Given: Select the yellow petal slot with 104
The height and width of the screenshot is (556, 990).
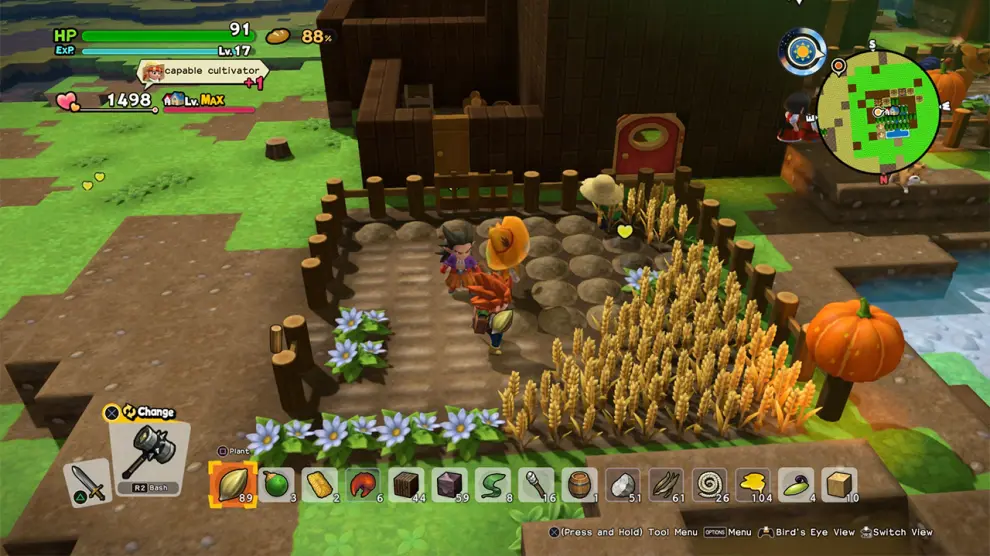Looking at the screenshot, I should point(754,485).
